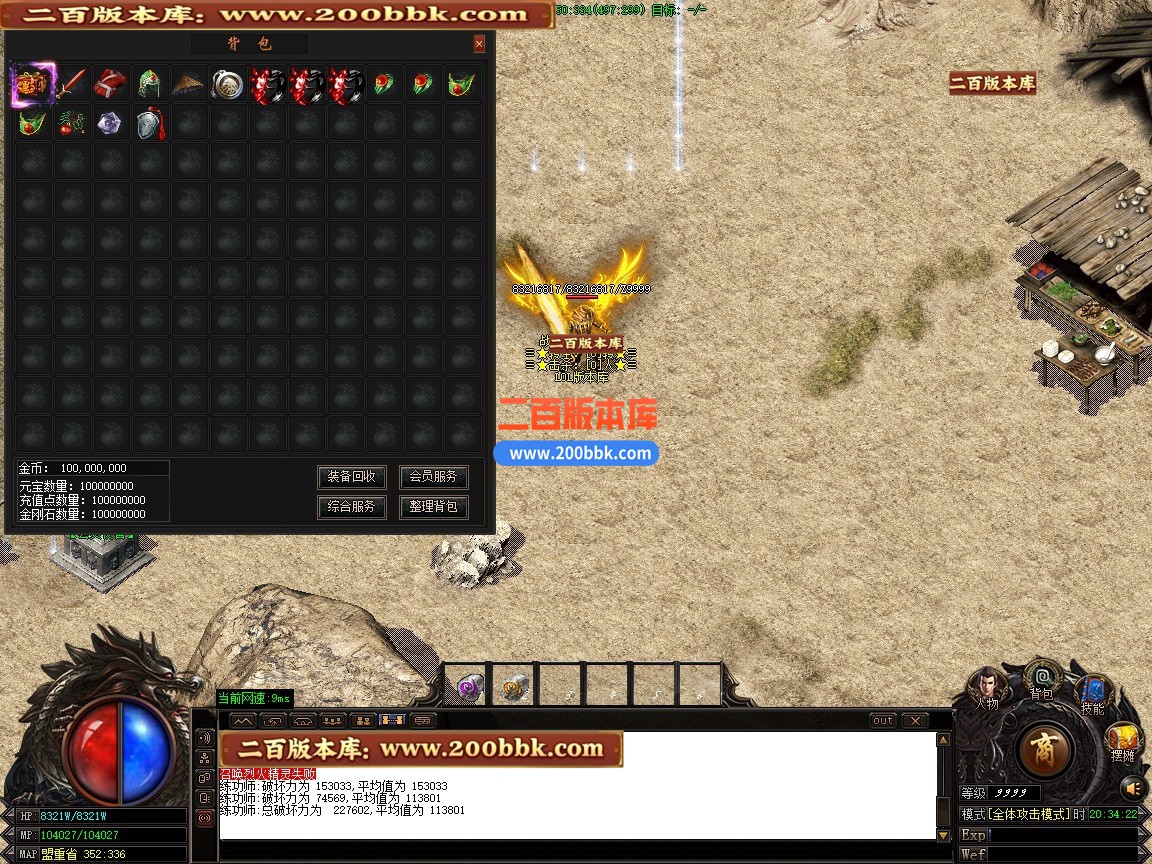This screenshot has height=864, width=1152.
Task: Open 综合服务 general services
Action: click(x=351, y=507)
